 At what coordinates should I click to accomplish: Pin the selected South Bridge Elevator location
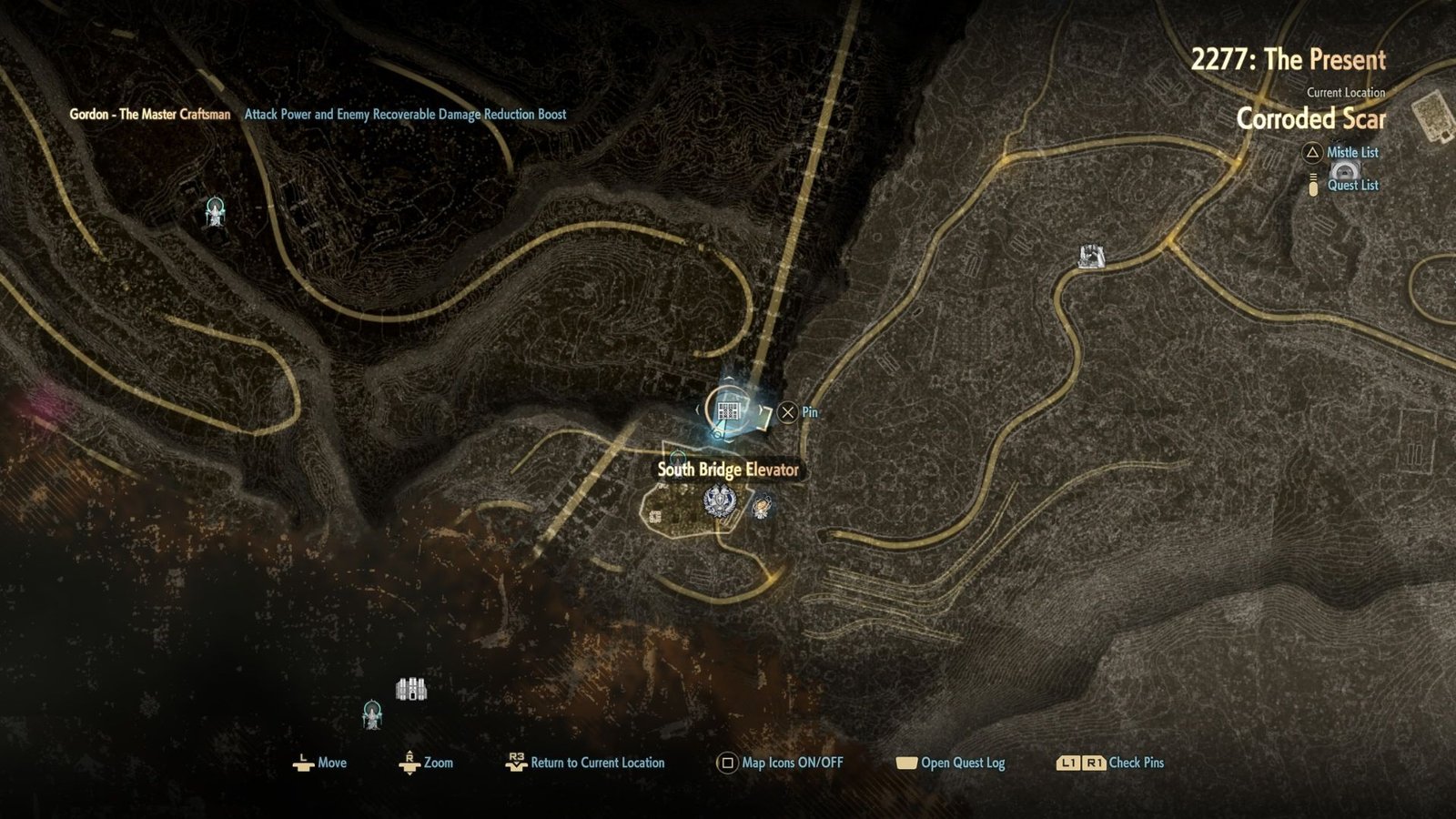788,411
